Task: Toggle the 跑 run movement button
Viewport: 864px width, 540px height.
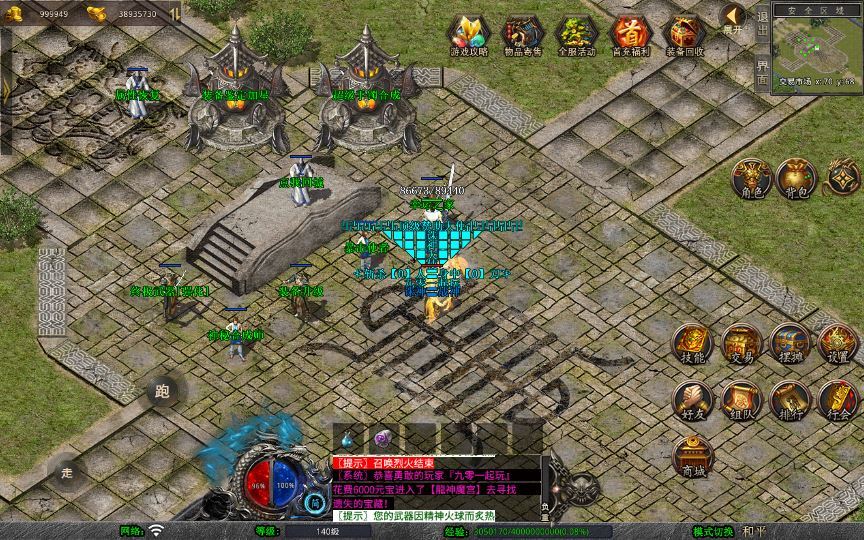Action: point(163,392)
